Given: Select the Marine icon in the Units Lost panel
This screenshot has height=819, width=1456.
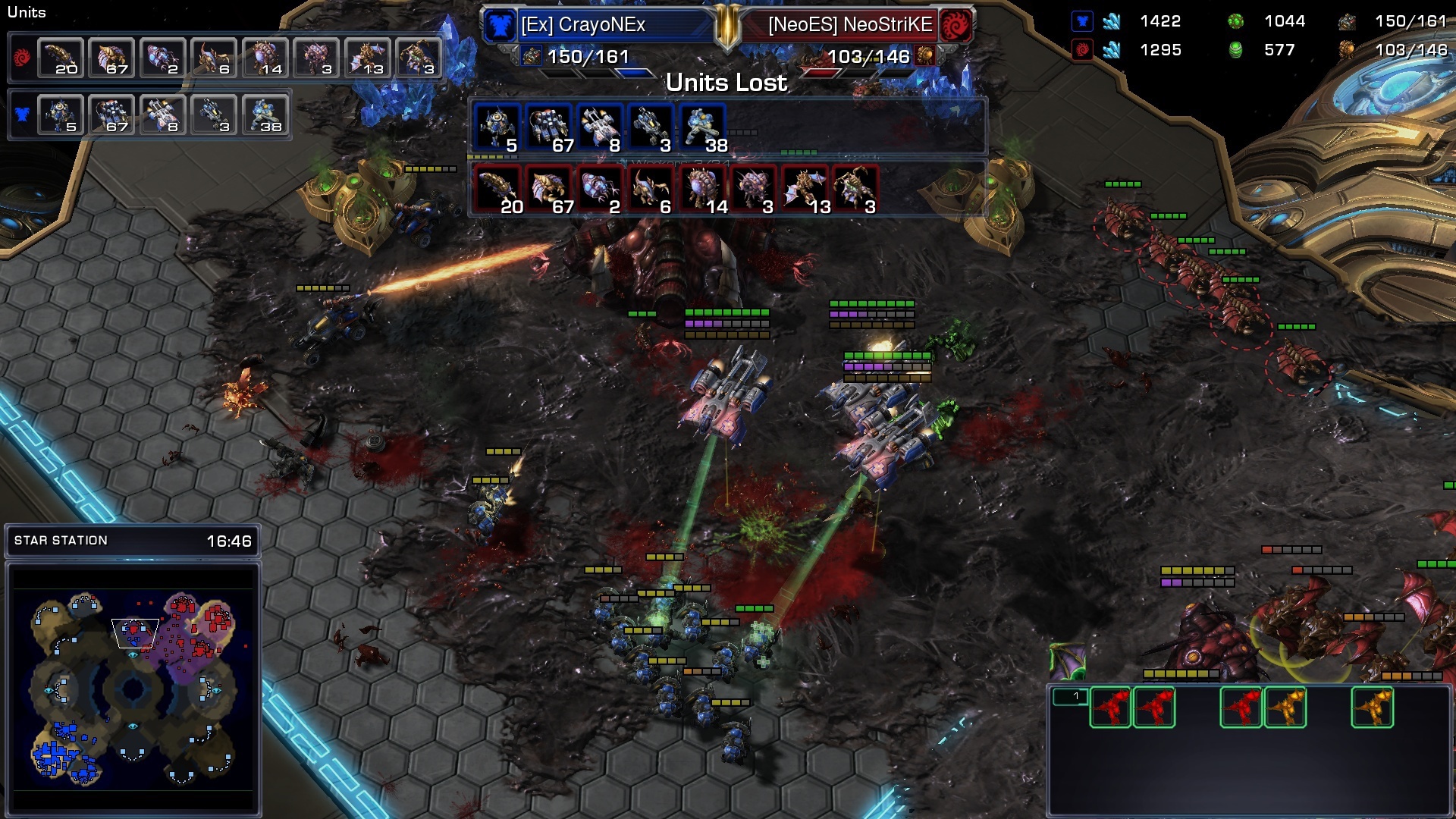Looking at the screenshot, I should (x=703, y=127).
